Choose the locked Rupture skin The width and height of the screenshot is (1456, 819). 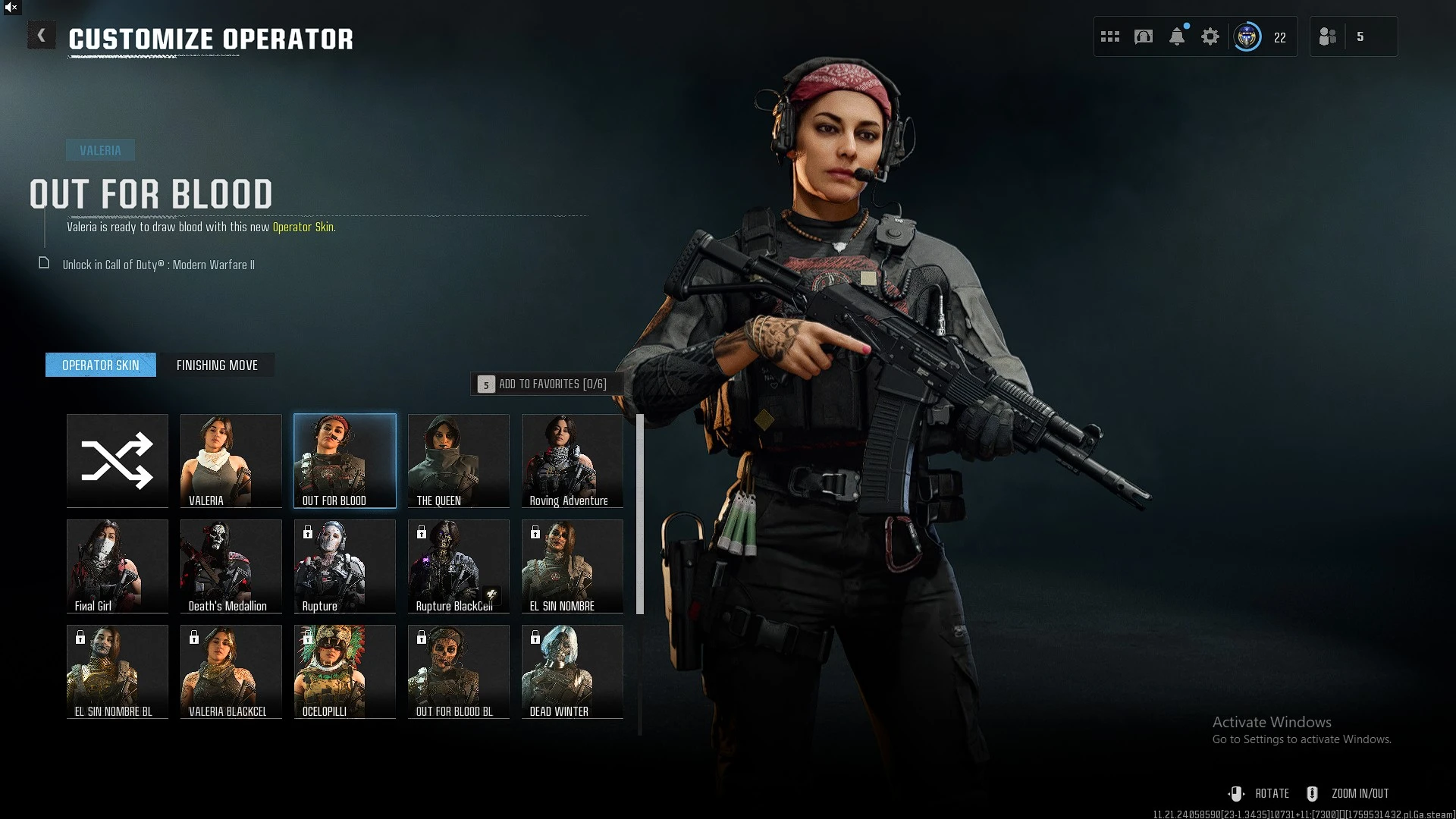tap(345, 566)
